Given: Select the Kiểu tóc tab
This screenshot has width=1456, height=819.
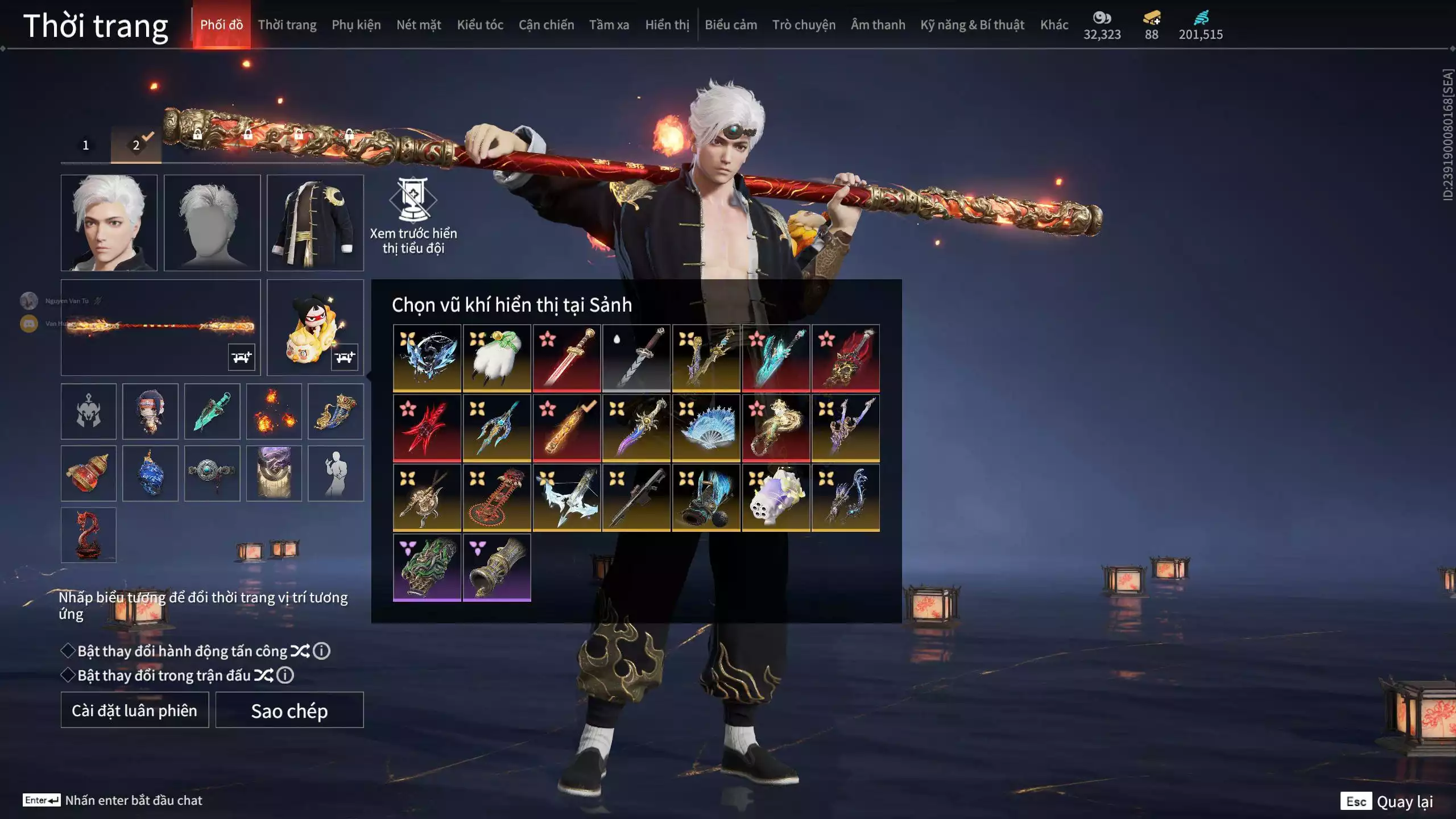Looking at the screenshot, I should [480, 25].
